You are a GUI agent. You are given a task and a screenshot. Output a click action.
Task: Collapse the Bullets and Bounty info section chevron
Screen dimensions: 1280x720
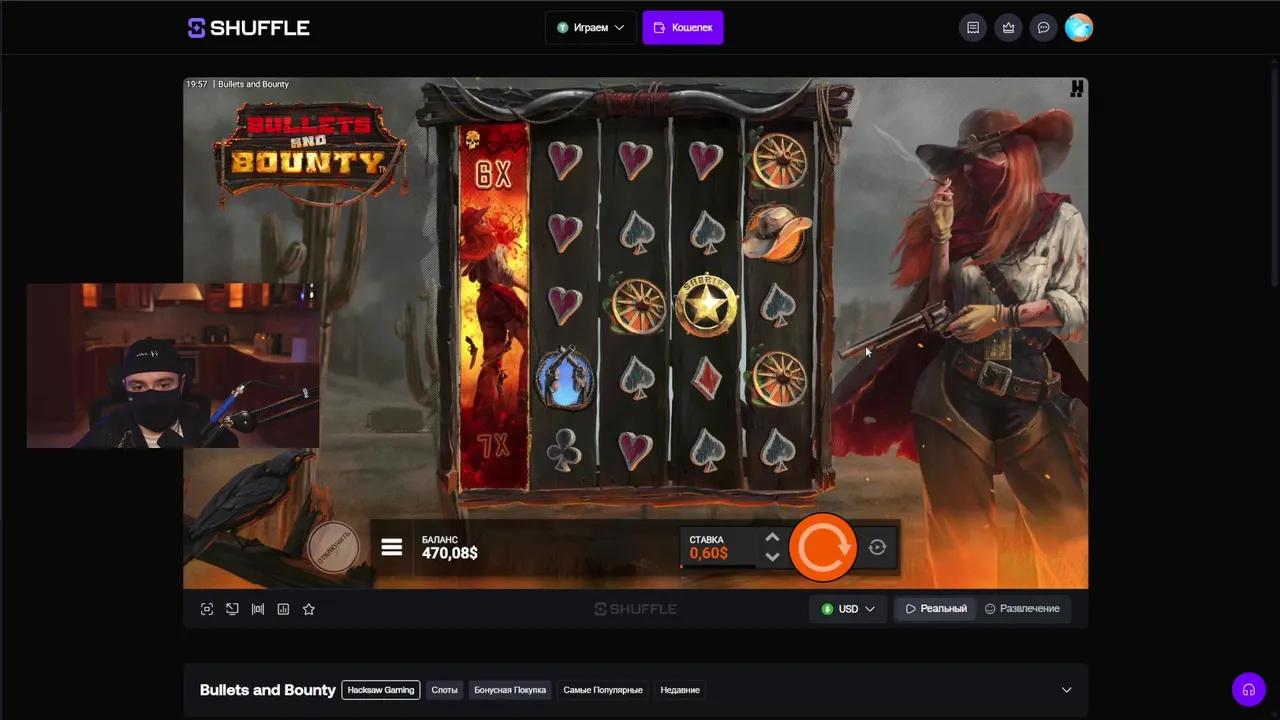1066,690
